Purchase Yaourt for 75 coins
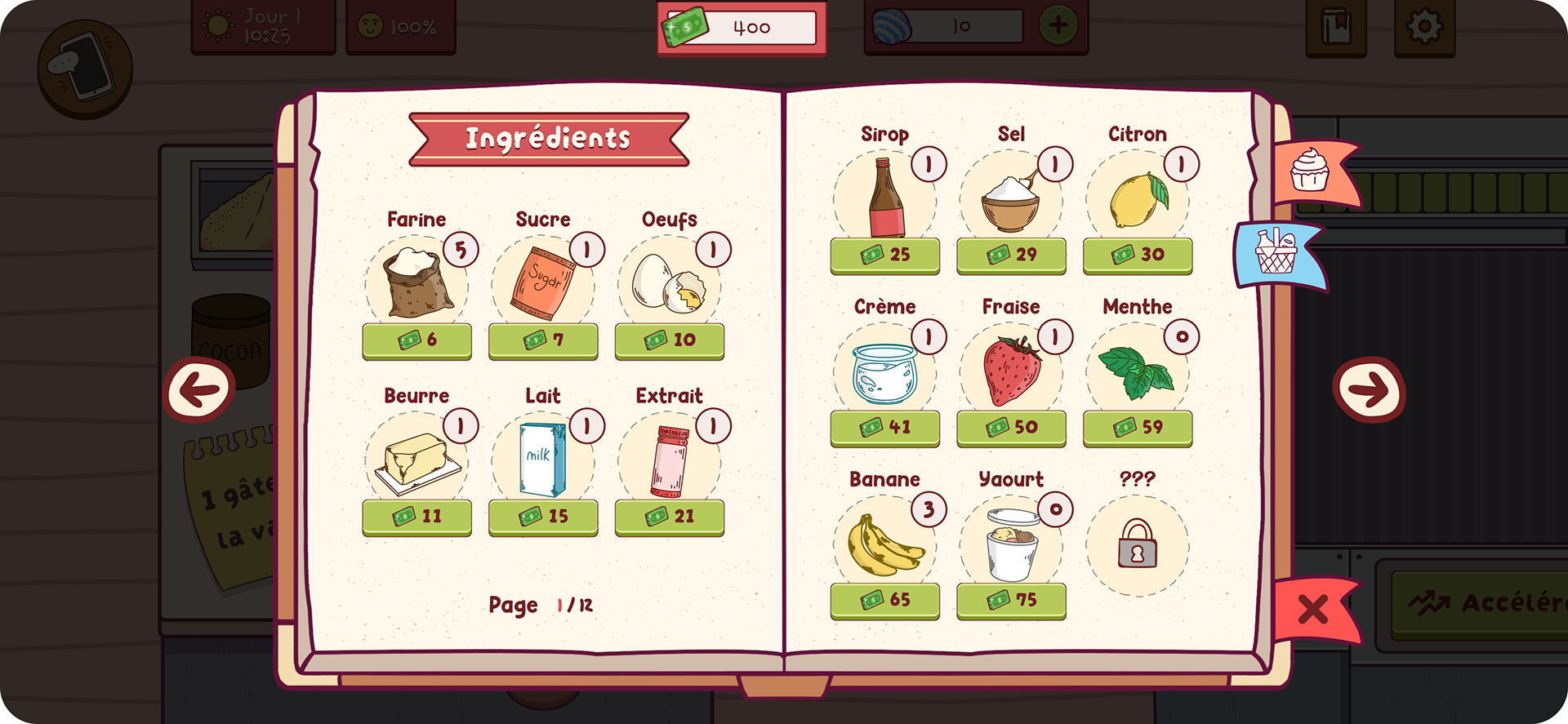The height and width of the screenshot is (724, 1568). tap(1011, 601)
